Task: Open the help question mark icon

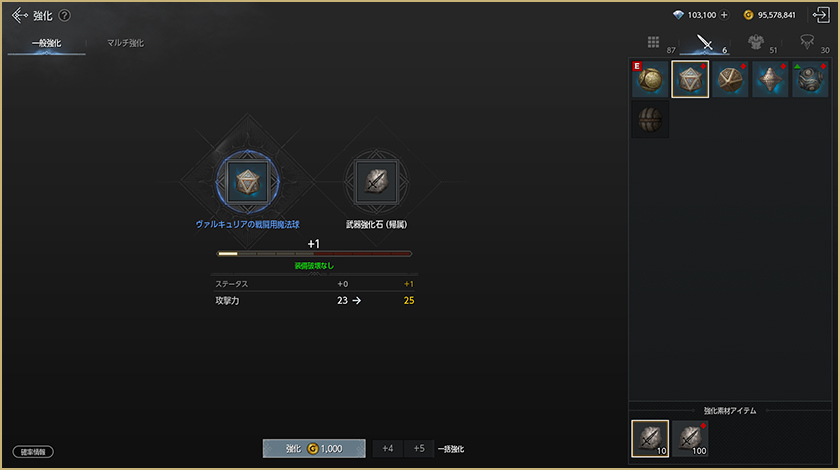Action: click(65, 16)
